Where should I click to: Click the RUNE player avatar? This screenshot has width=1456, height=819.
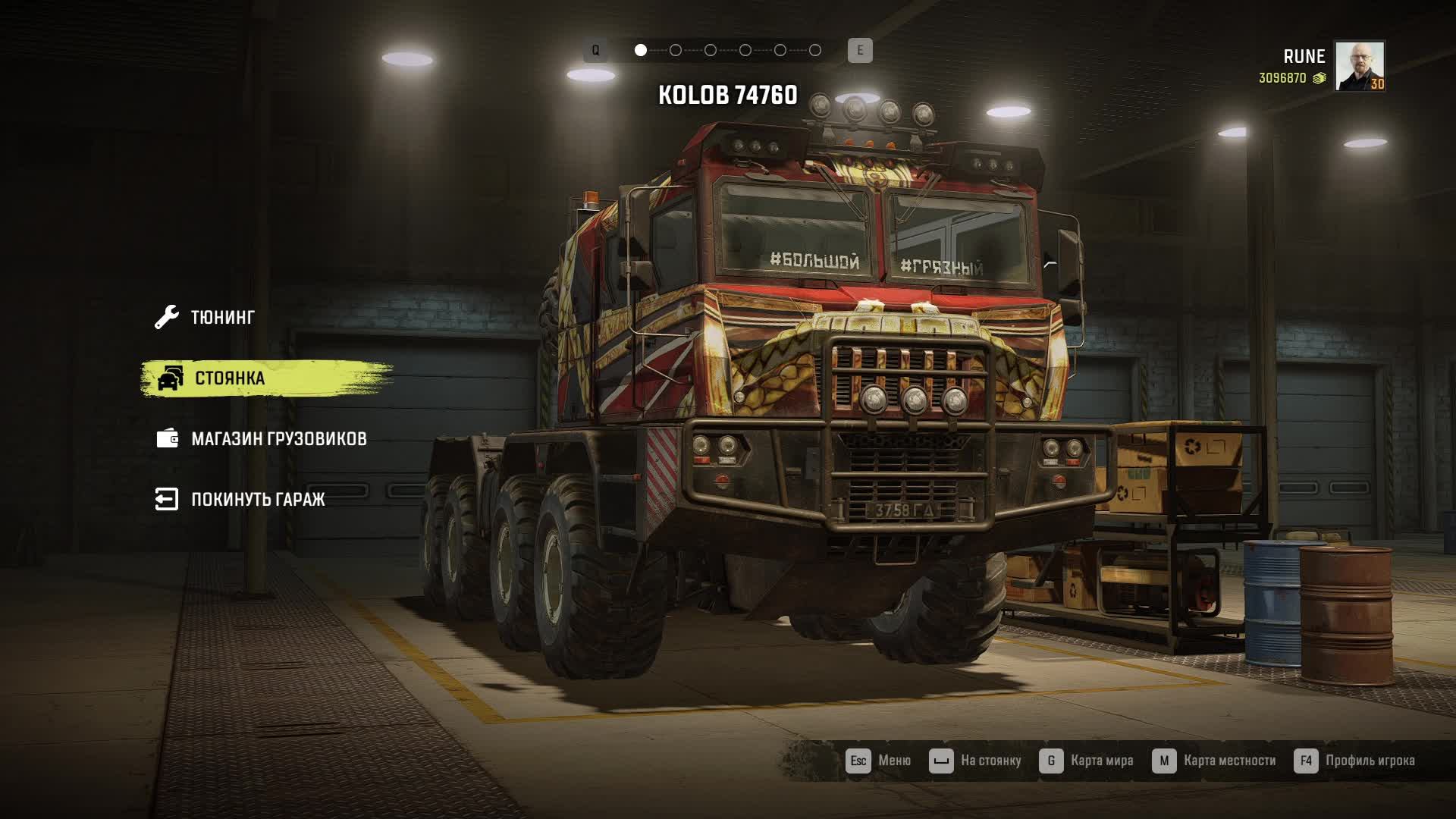pyautogui.click(x=1359, y=66)
